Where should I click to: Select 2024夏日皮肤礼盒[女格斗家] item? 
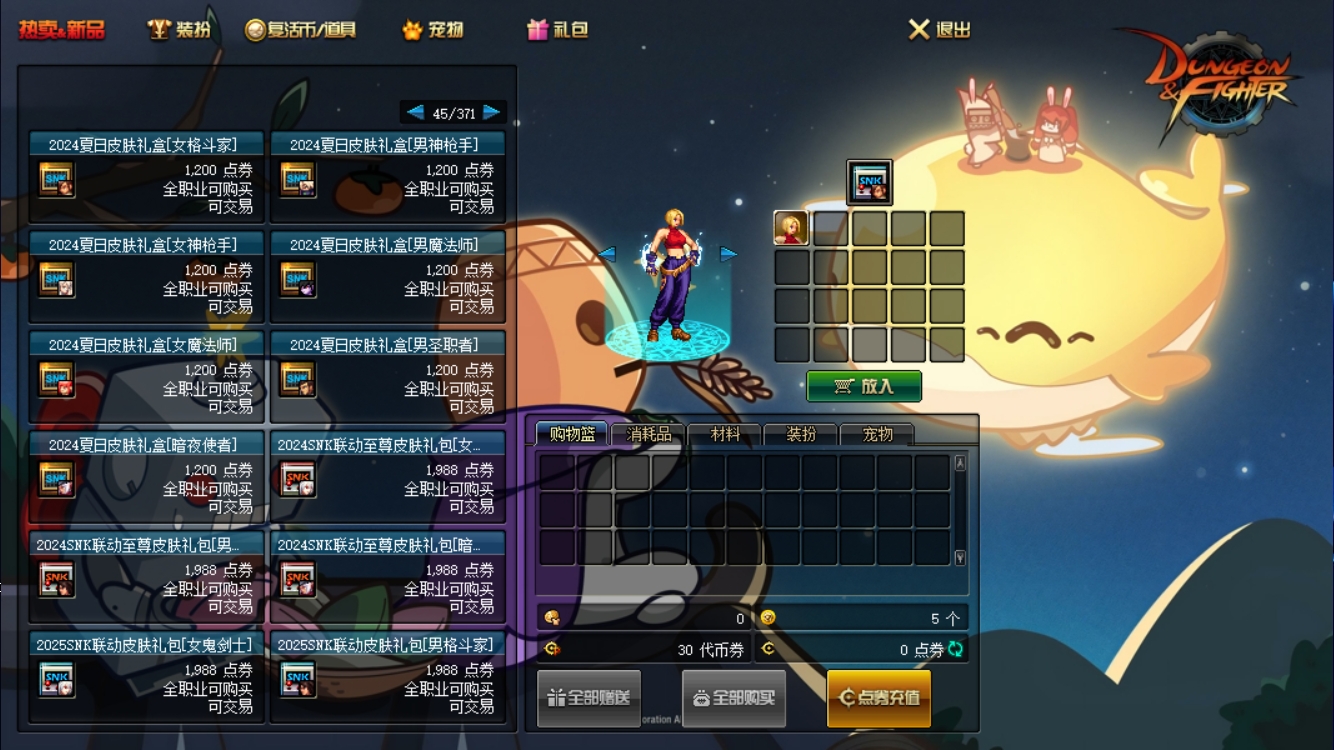147,177
